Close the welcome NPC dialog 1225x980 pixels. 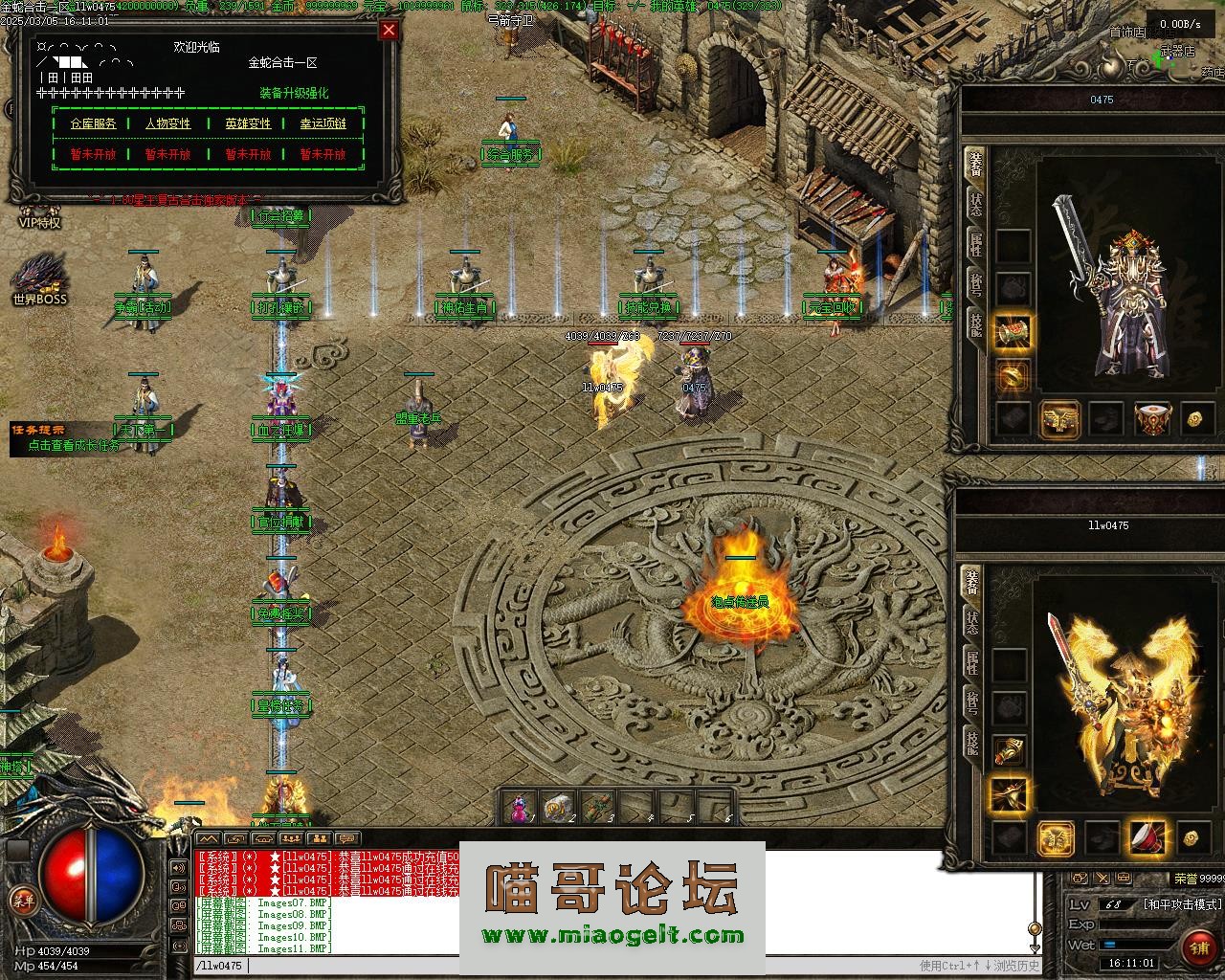click(x=389, y=30)
